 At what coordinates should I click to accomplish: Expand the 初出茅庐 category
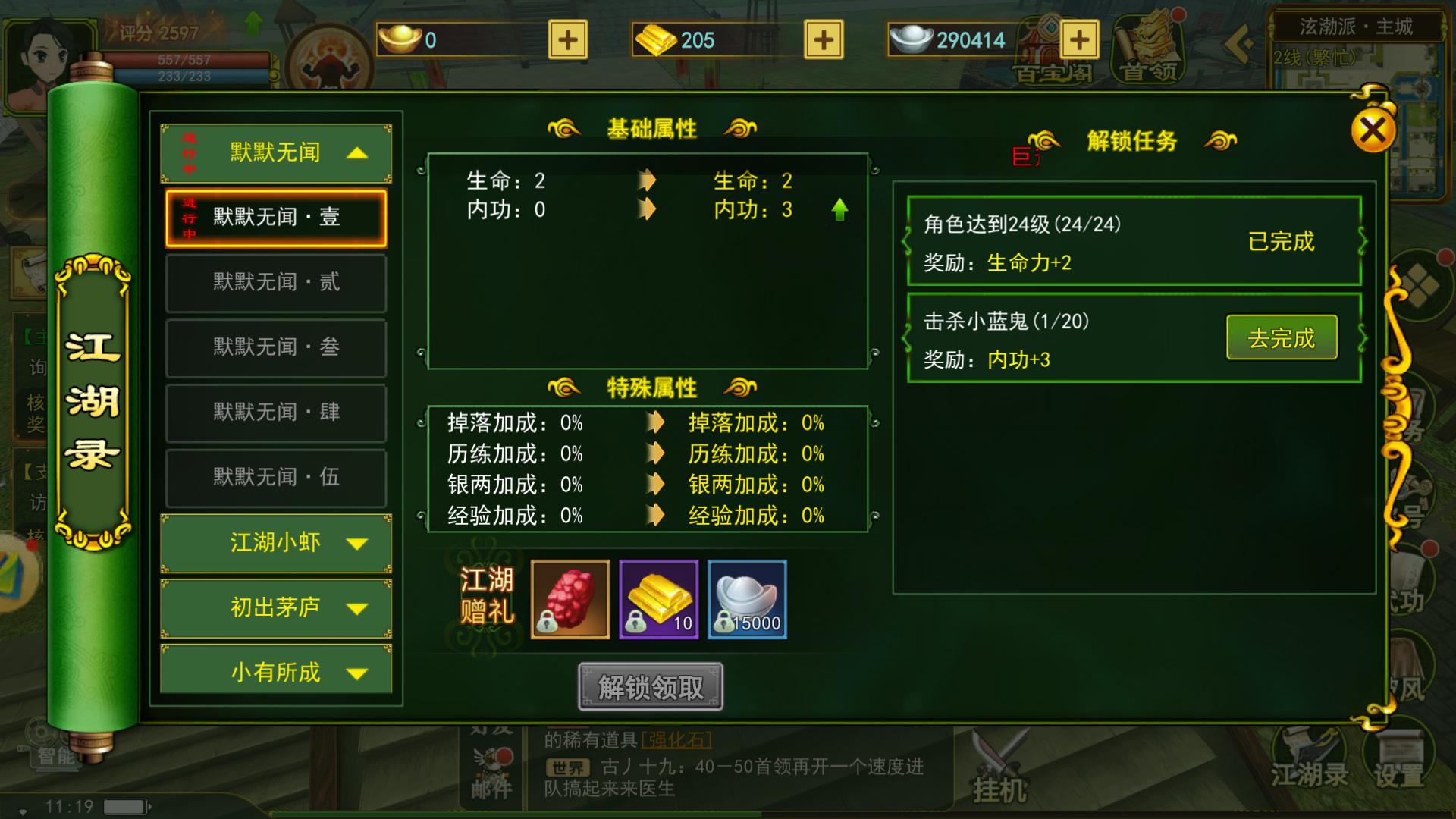pos(275,607)
